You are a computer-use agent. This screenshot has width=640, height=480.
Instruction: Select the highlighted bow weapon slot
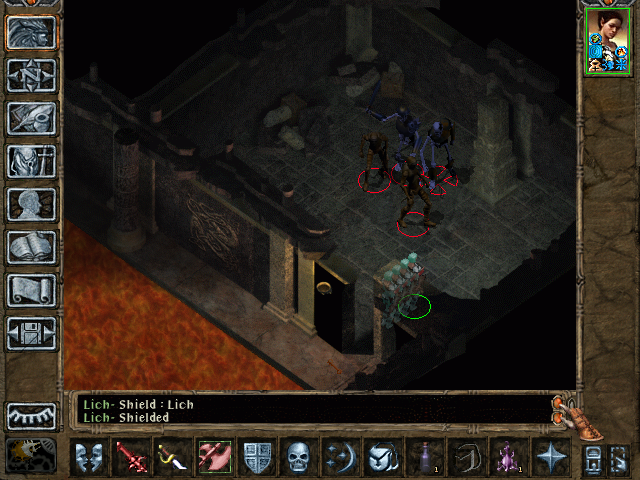[215, 458]
